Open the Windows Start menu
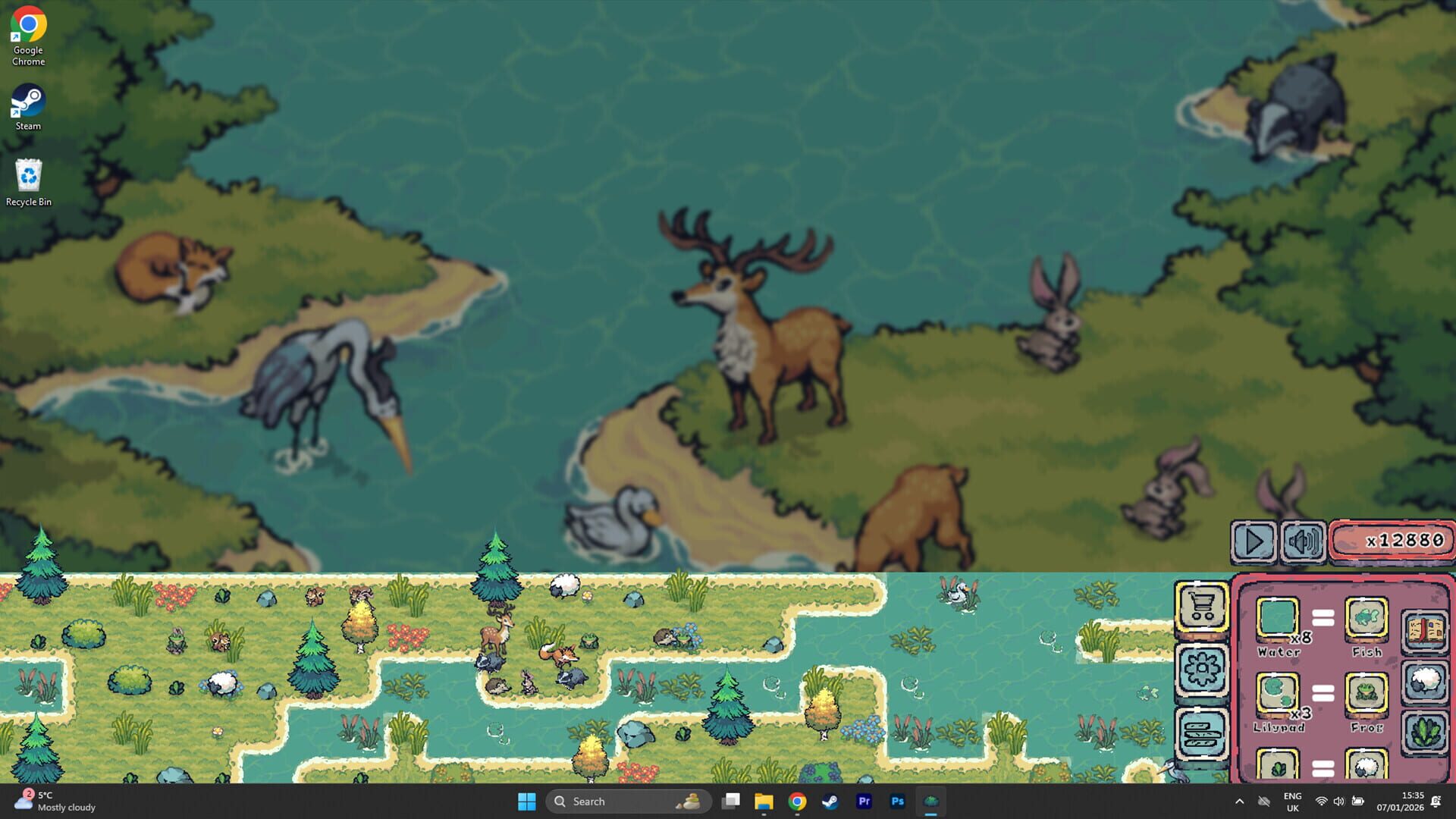Screen dimensions: 1456x819 click(x=528, y=801)
